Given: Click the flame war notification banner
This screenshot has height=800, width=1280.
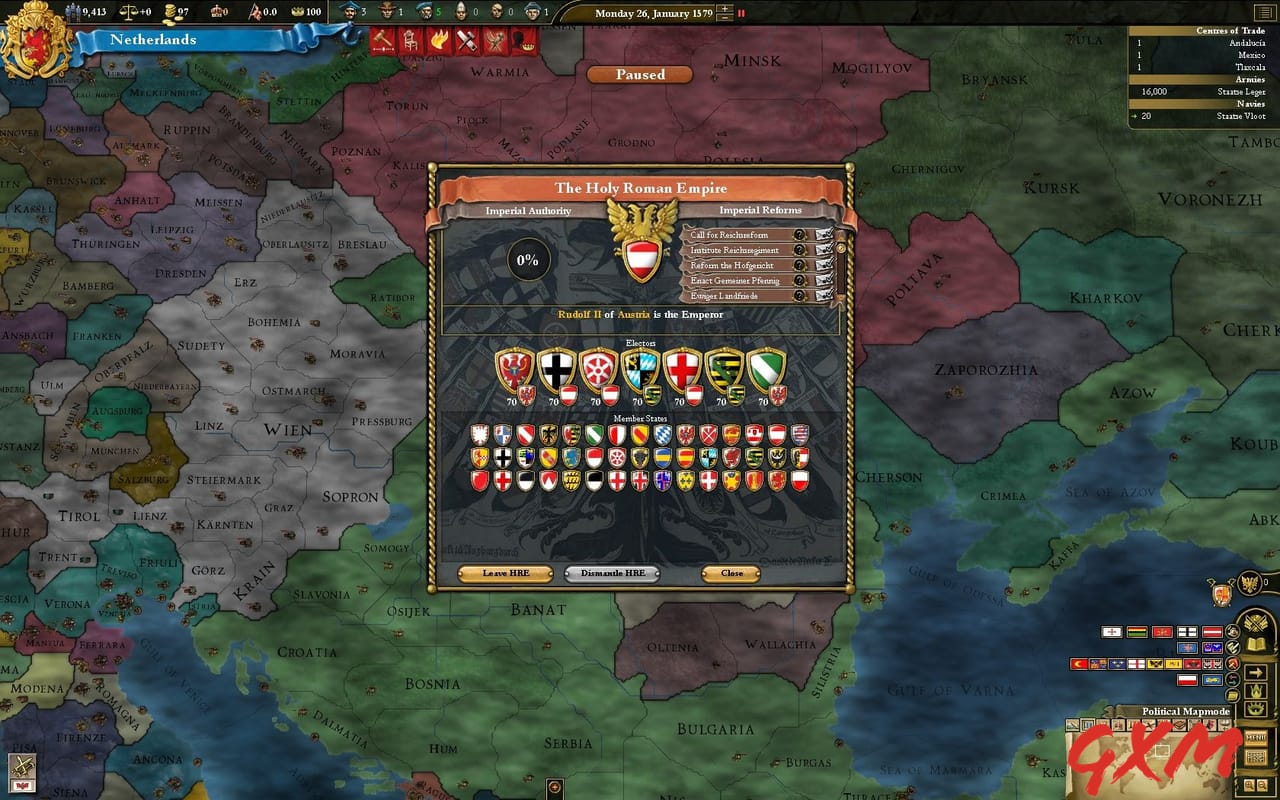Looking at the screenshot, I should [440, 42].
